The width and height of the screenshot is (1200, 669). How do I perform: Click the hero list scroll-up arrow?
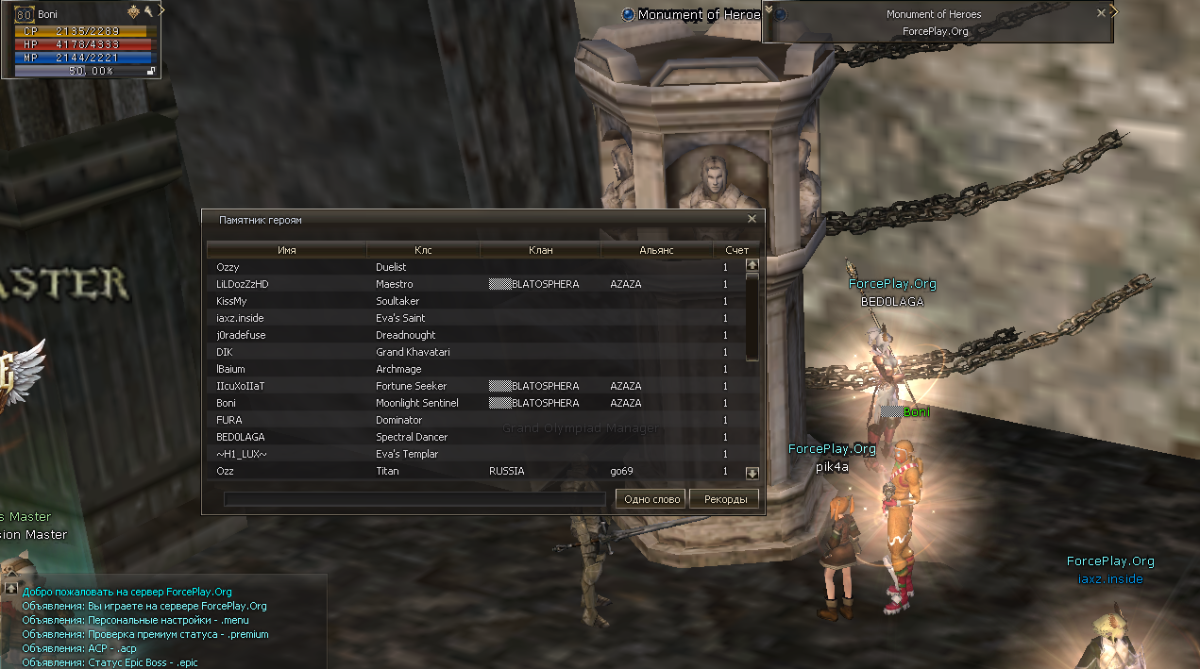(752, 266)
